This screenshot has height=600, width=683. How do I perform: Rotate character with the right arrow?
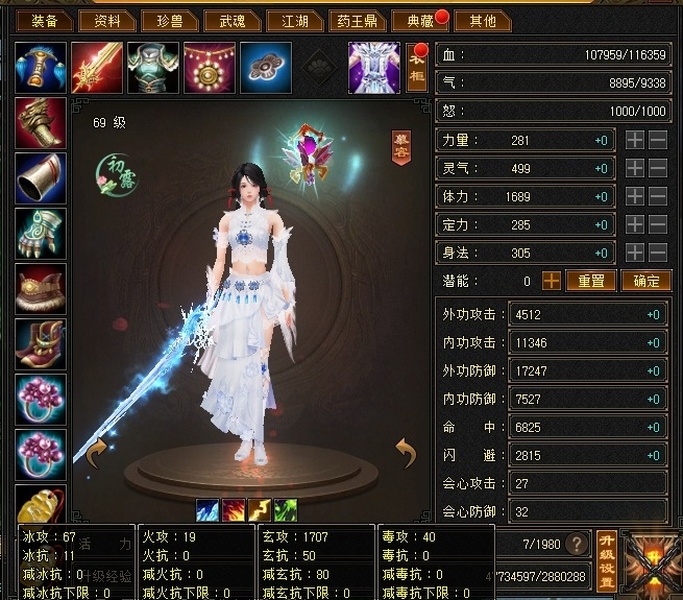tap(405, 453)
